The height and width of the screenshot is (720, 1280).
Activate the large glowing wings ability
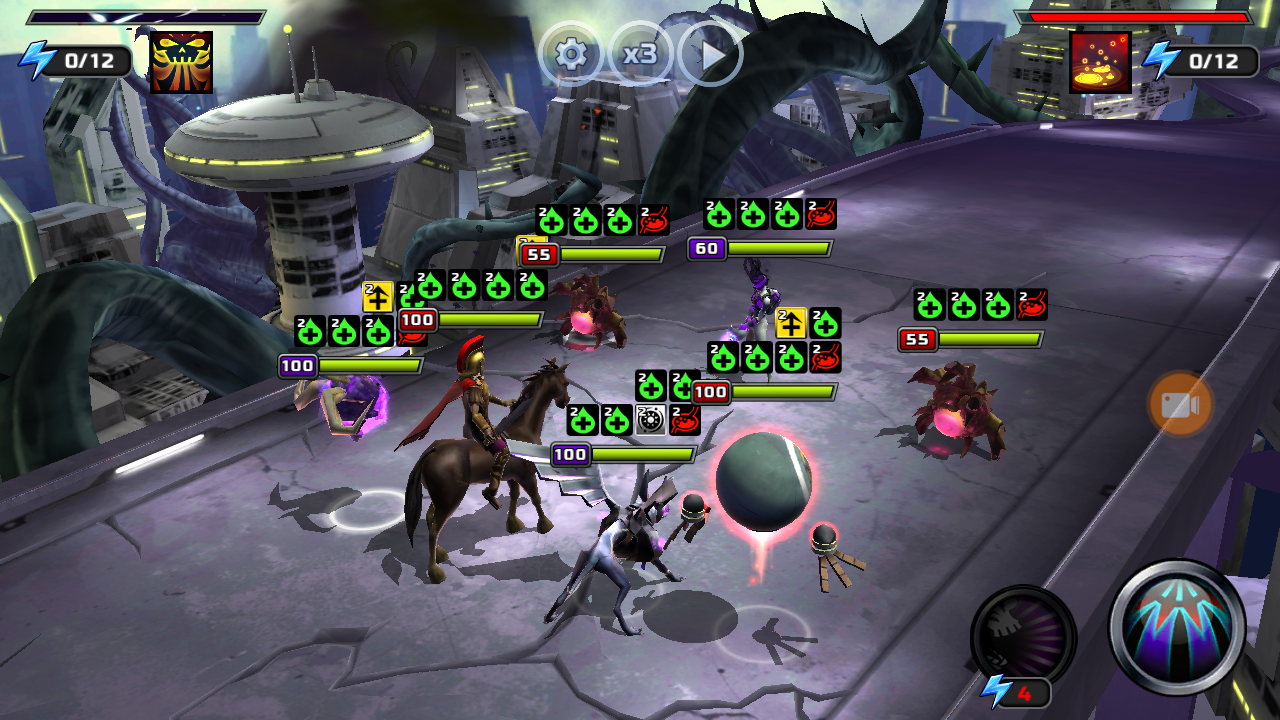[1177, 627]
